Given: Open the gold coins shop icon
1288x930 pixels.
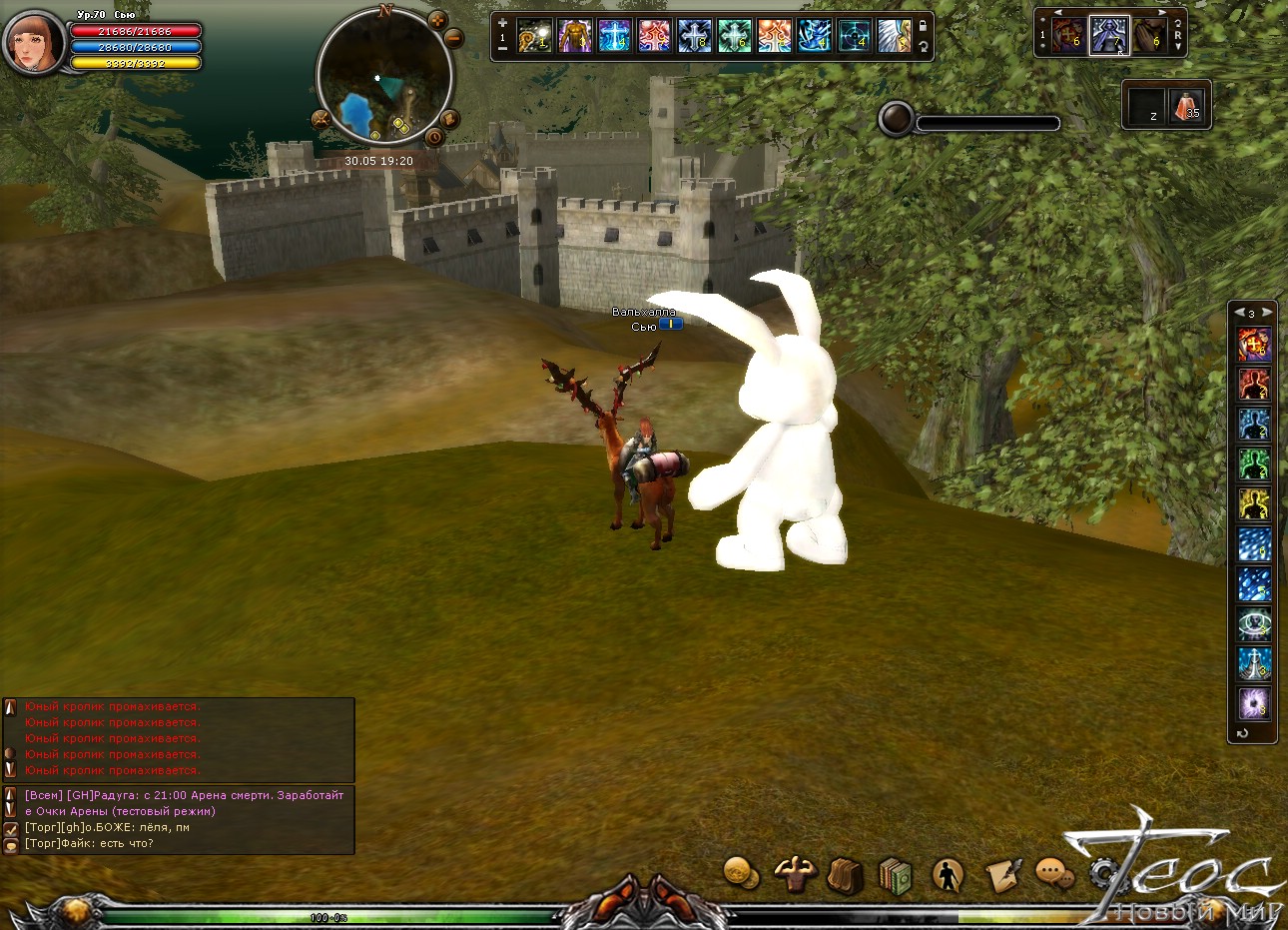Looking at the screenshot, I should click(x=740, y=873).
